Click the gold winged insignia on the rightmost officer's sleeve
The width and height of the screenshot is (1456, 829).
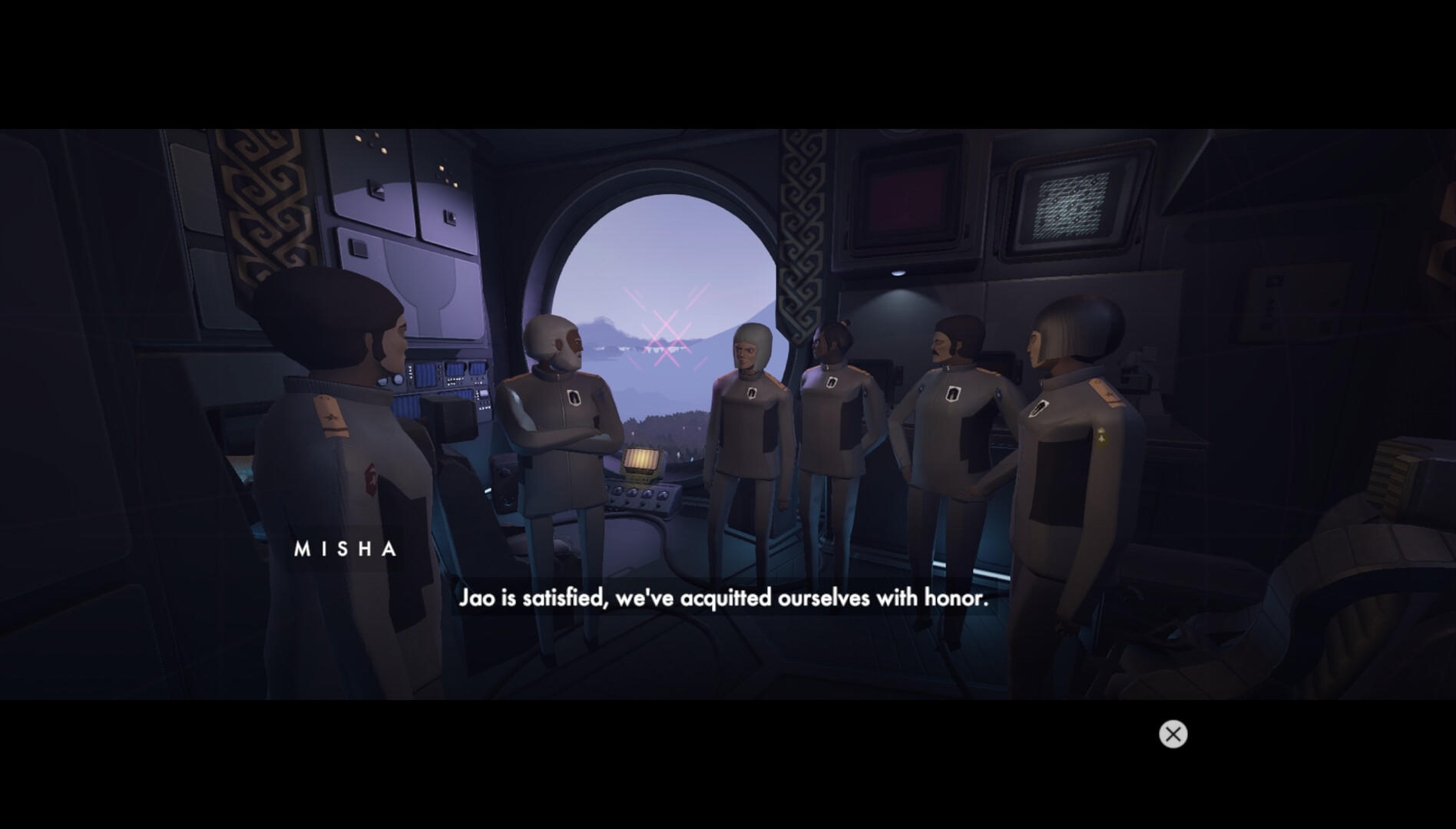1102,437
